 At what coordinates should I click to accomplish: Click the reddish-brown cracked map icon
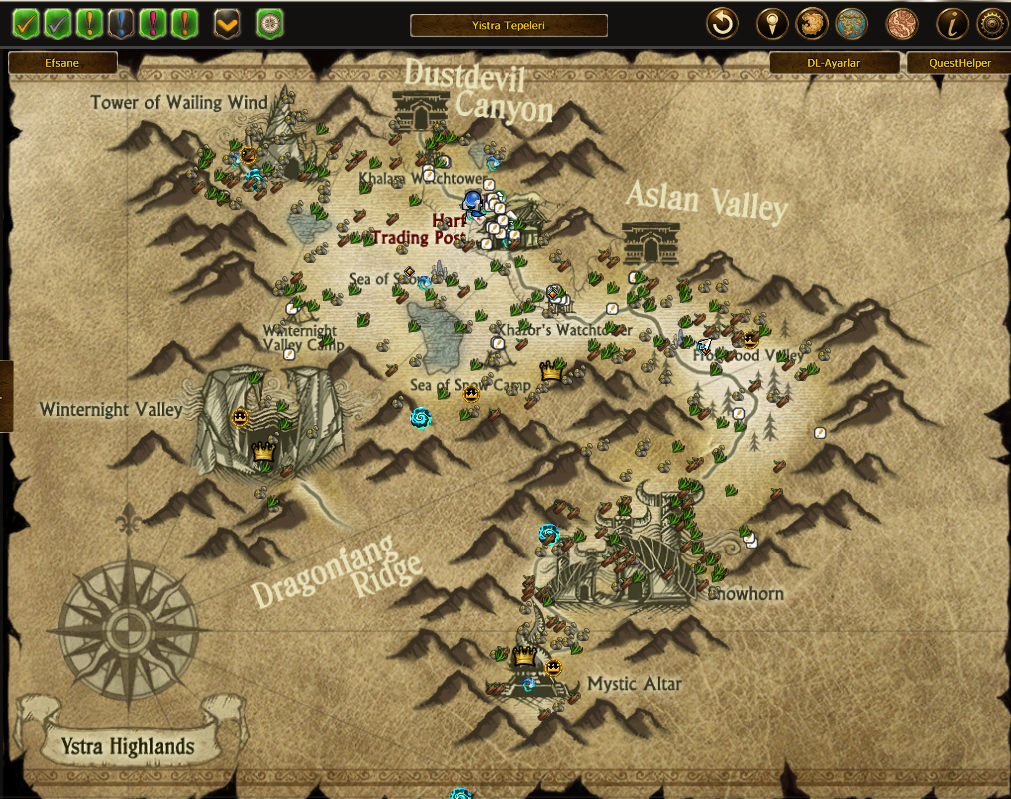coord(902,23)
